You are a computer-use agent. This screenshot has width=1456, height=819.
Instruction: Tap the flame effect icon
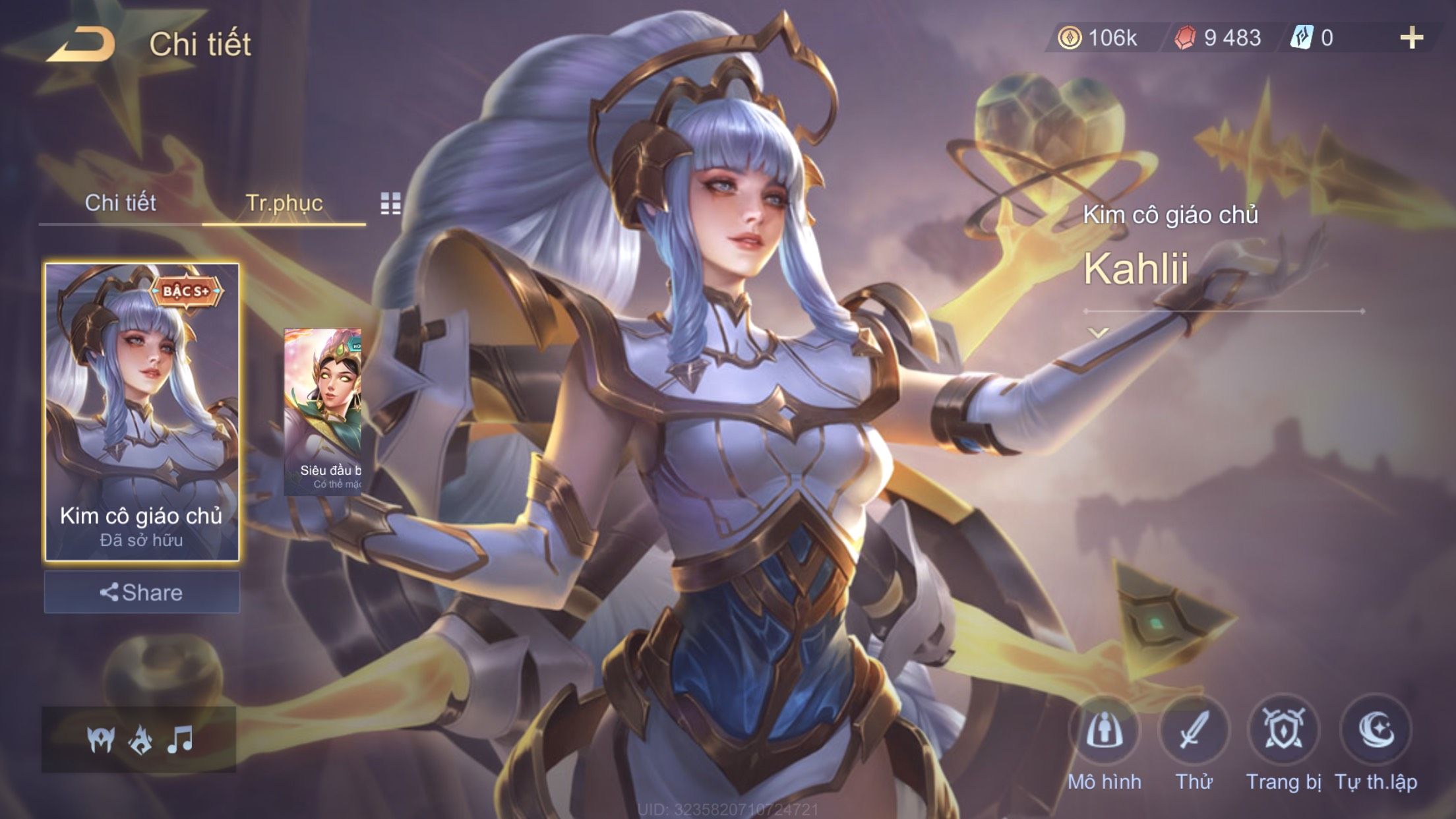point(140,739)
